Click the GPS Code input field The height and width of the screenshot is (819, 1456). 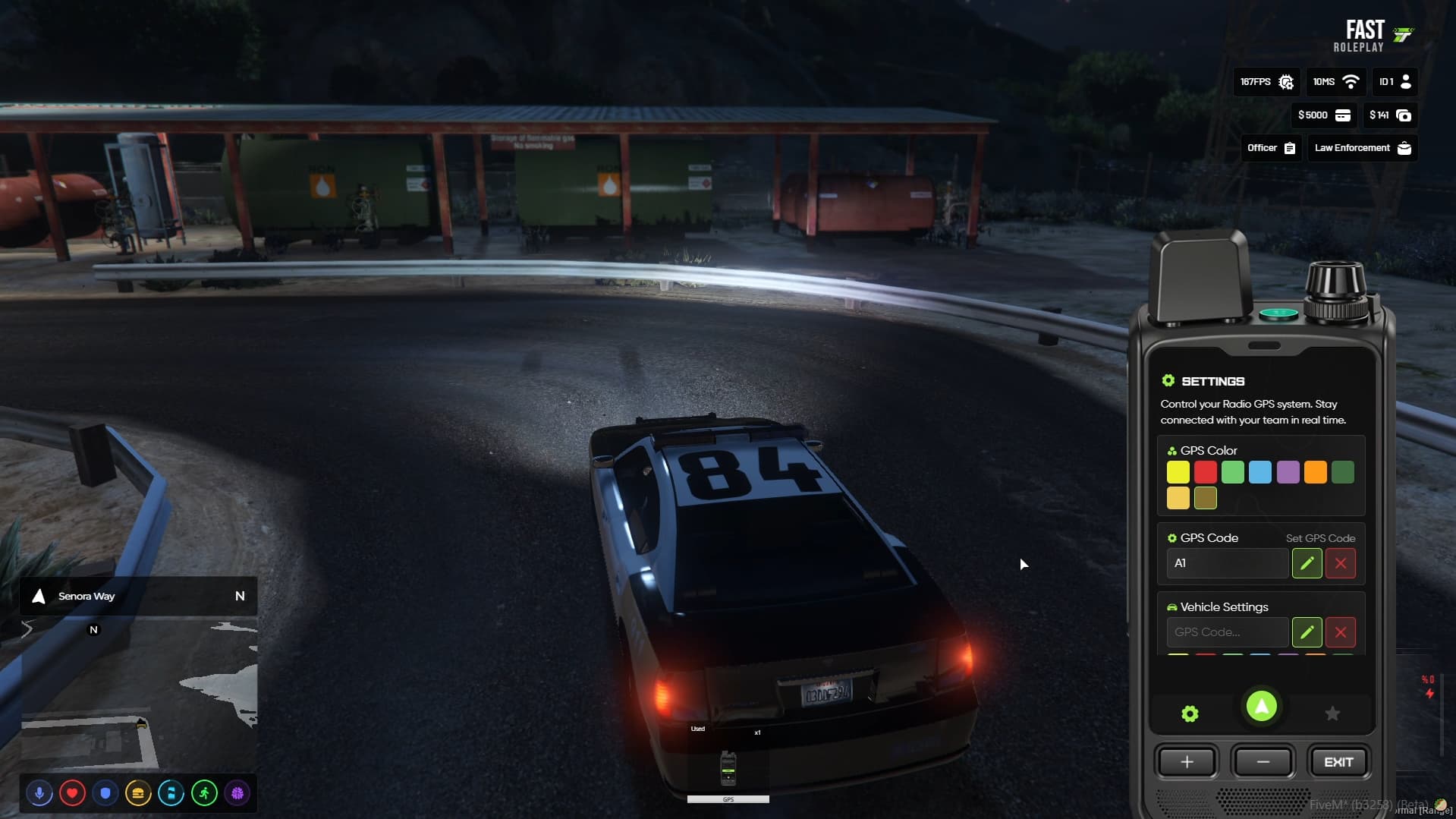tap(1227, 563)
